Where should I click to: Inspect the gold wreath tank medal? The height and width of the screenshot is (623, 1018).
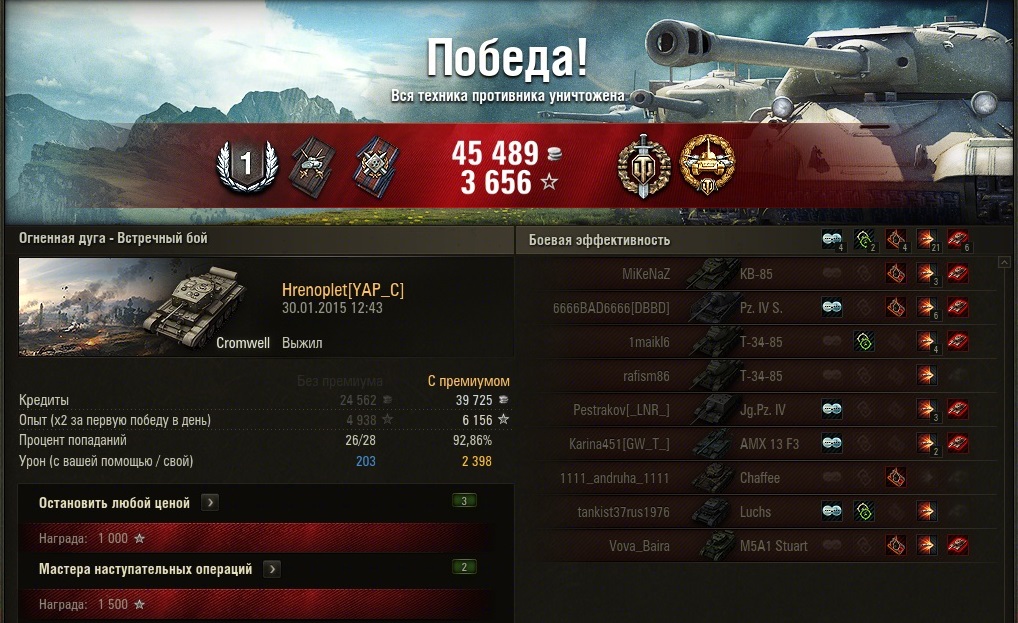pos(706,164)
